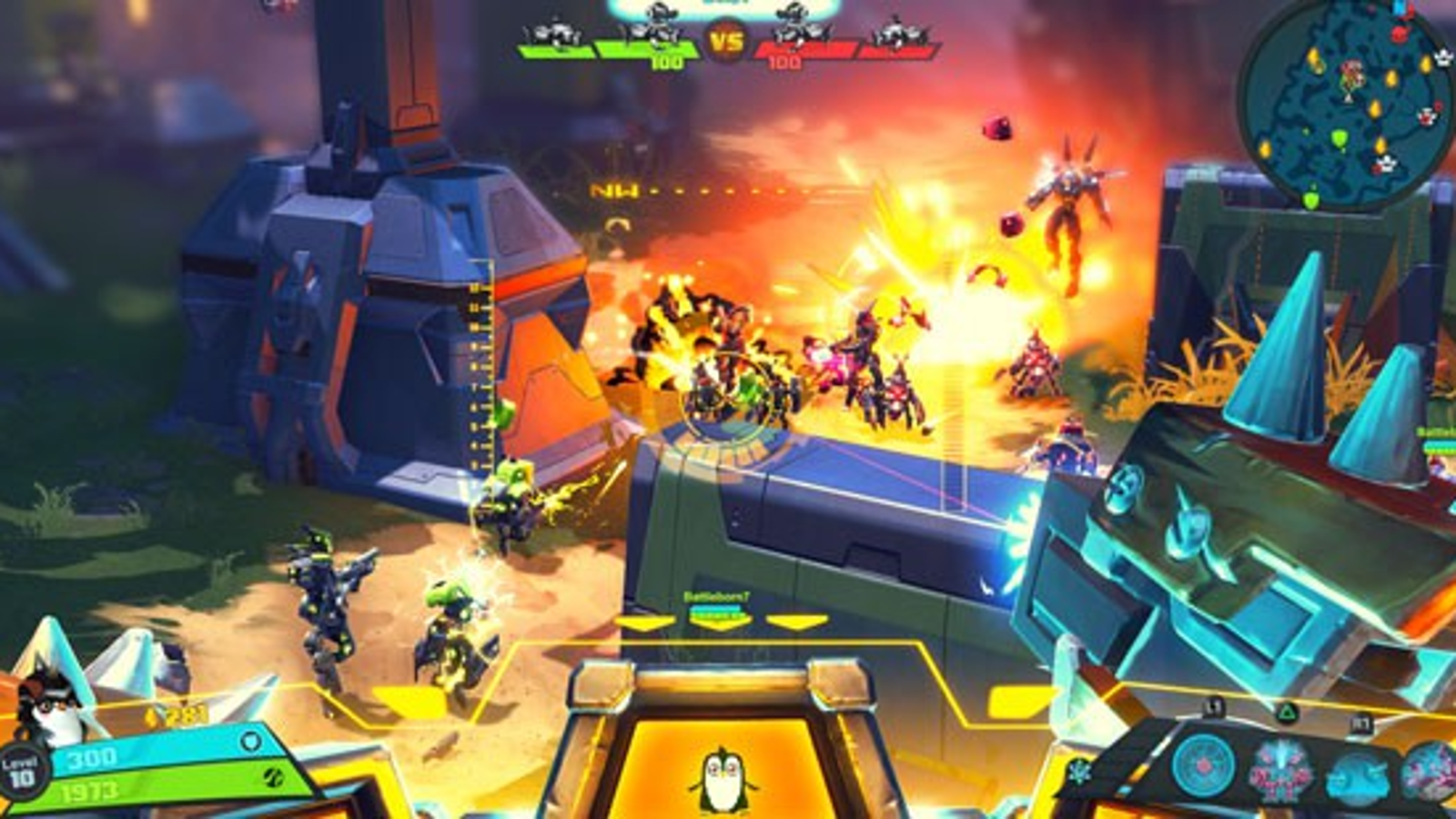This screenshot has width=1456, height=819.
Task: Click the rightmost ability wheel icon
Action: (x=1433, y=772)
